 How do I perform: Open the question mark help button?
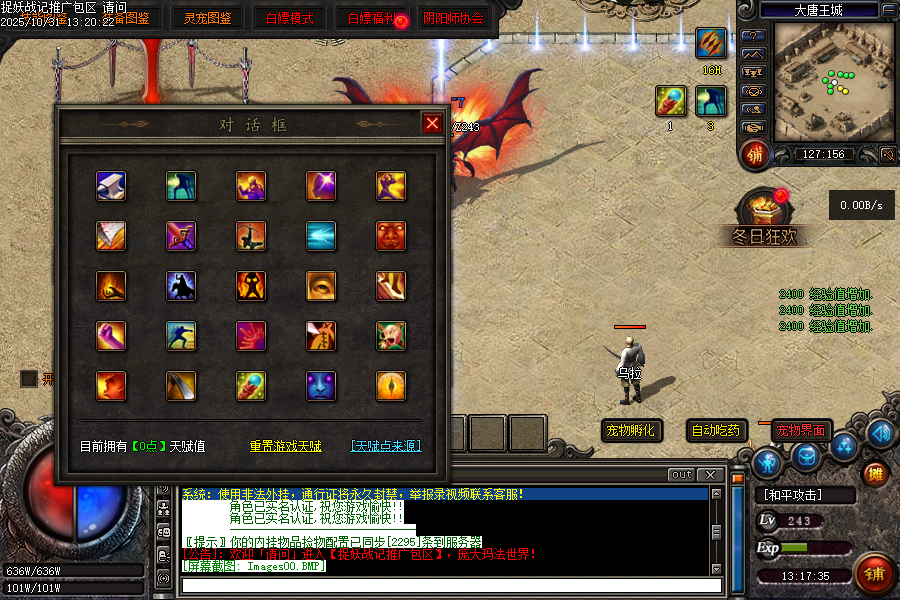click(753, 36)
